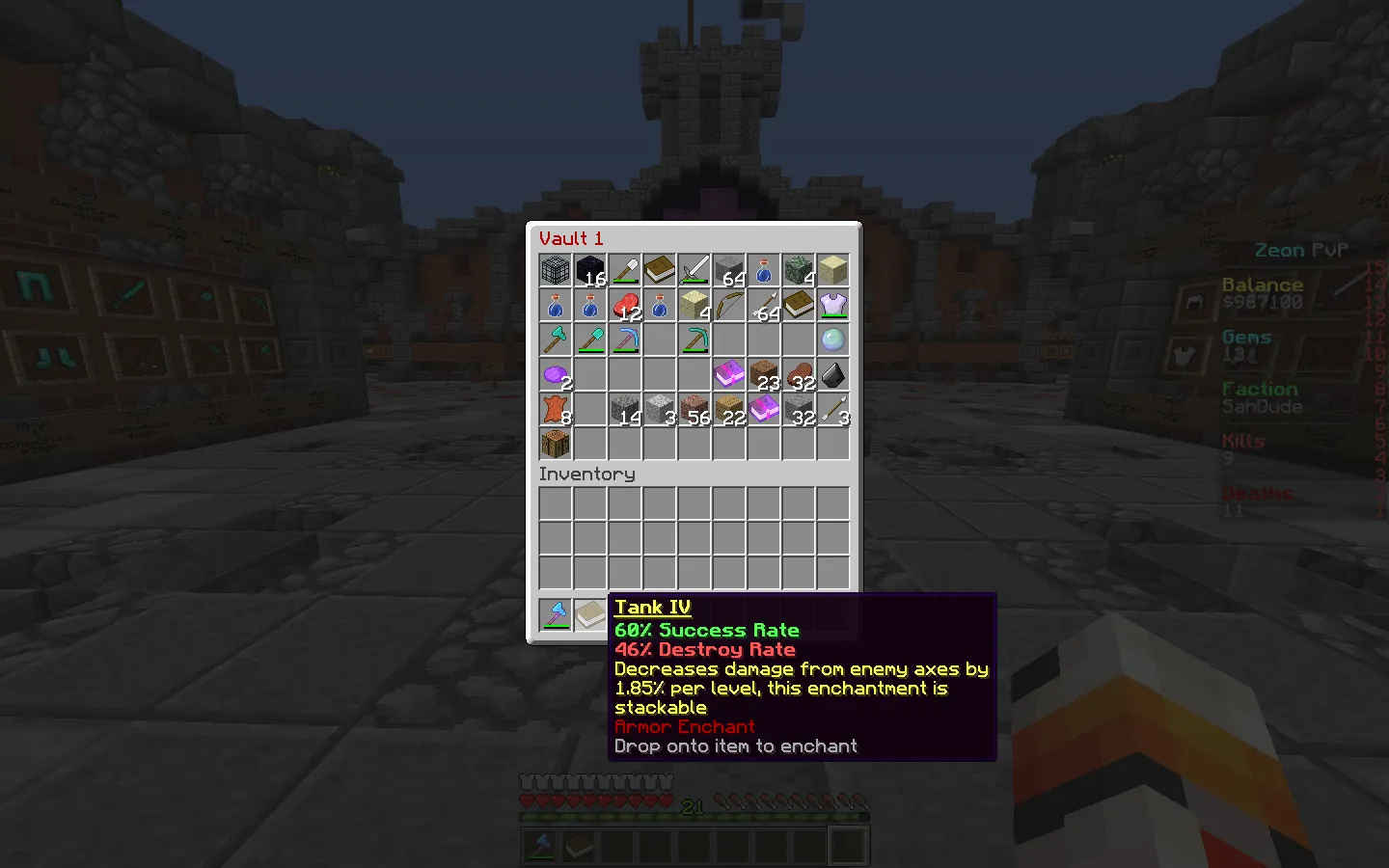
Task: Pick up the stack of 64 arrows
Action: tap(764, 306)
